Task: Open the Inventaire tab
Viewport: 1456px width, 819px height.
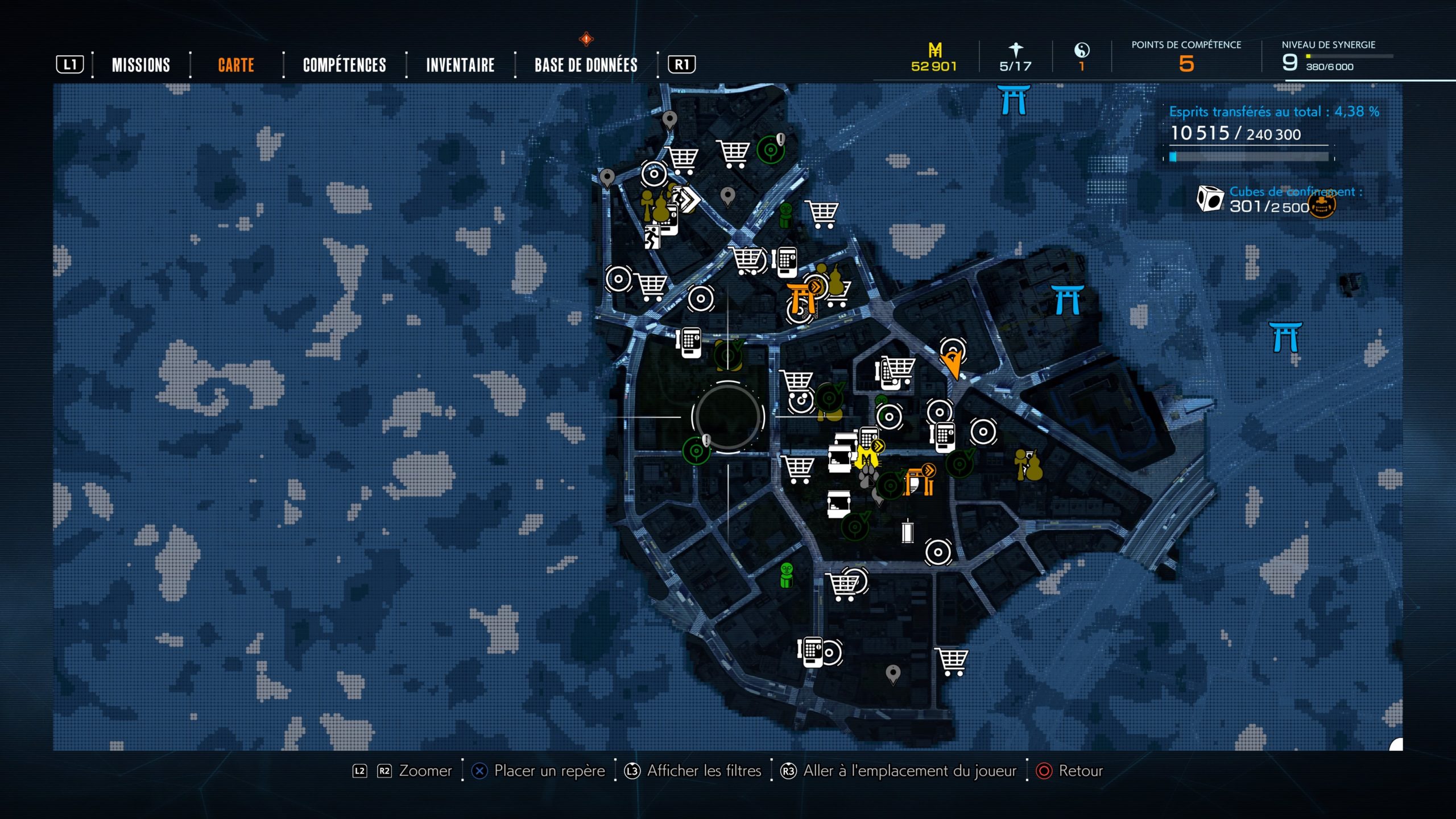Action: (x=460, y=65)
